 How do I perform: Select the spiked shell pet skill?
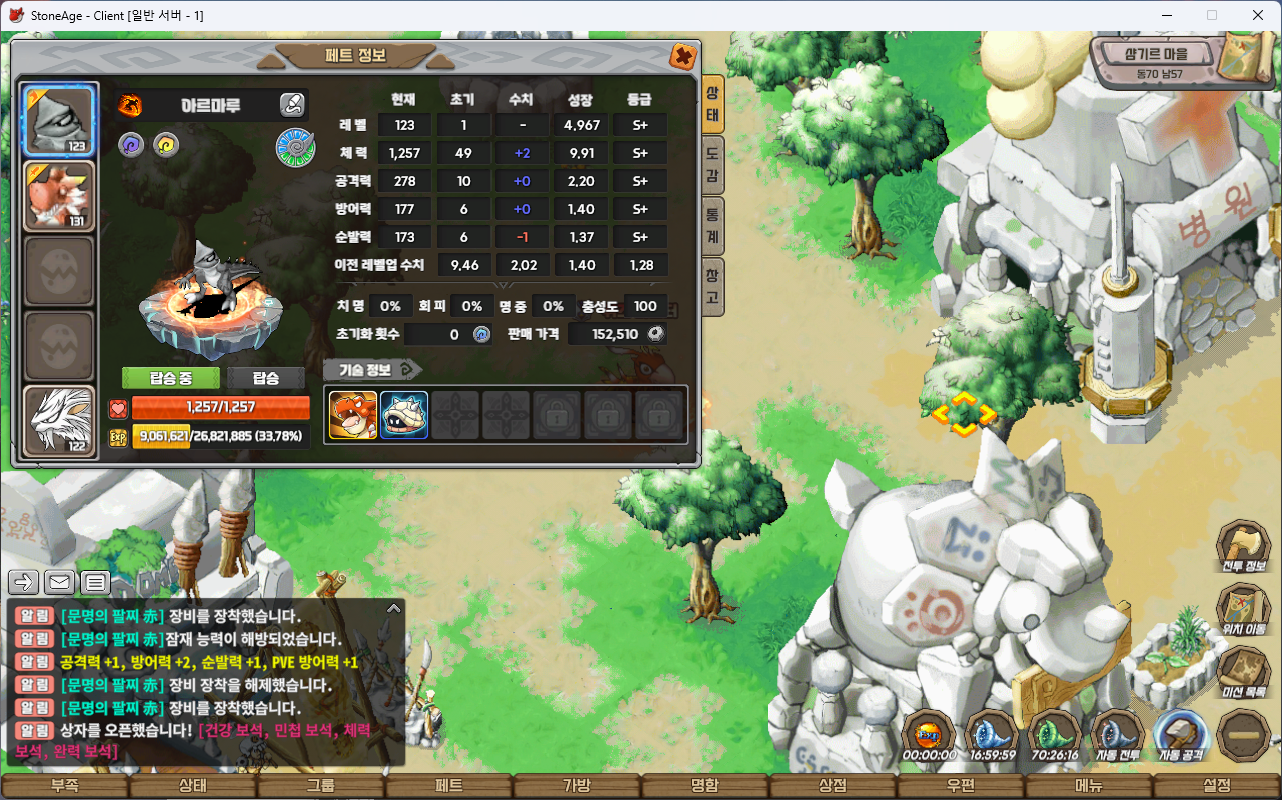tap(404, 415)
